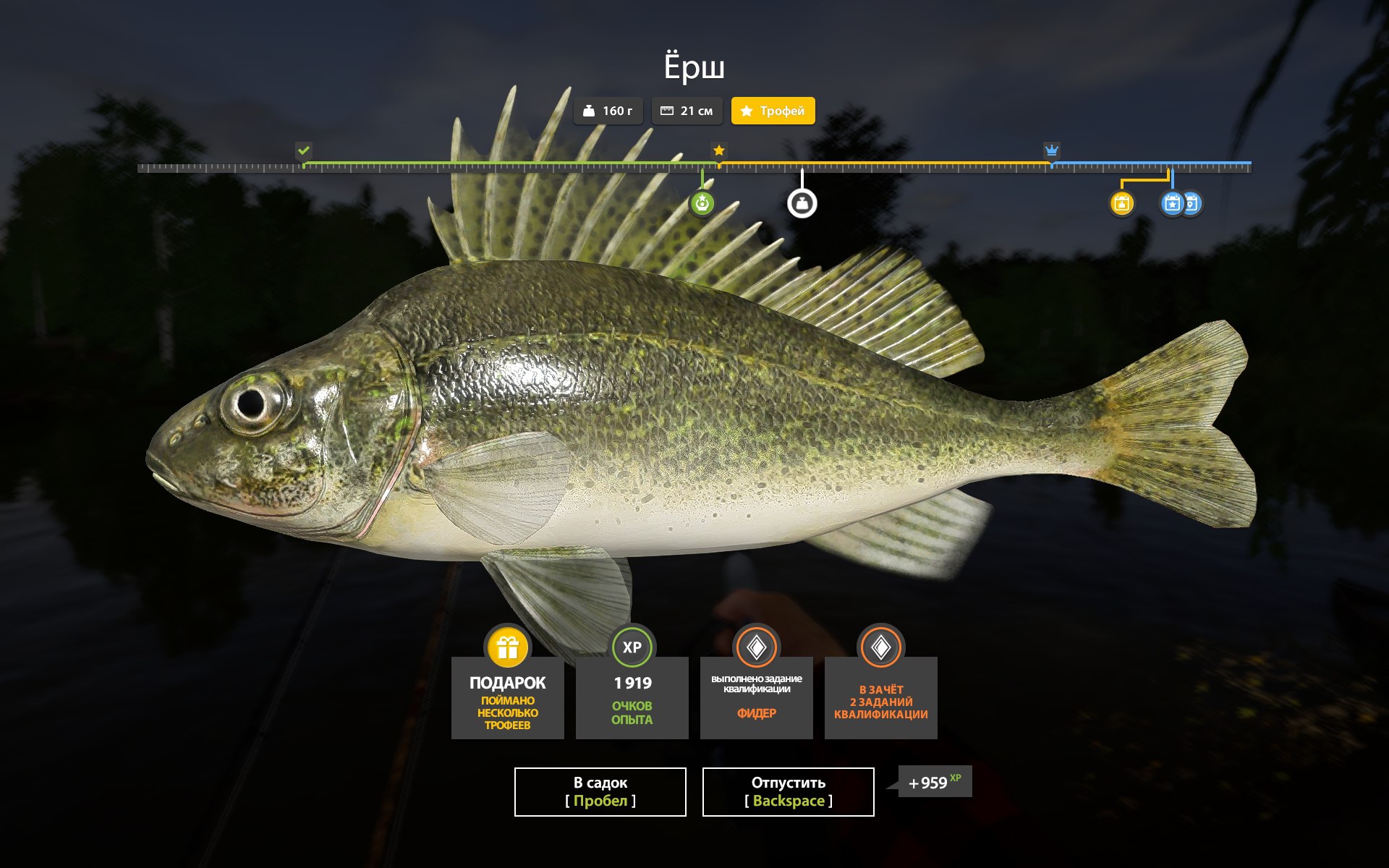Open the 2 заданий квалификации card

coord(880,697)
